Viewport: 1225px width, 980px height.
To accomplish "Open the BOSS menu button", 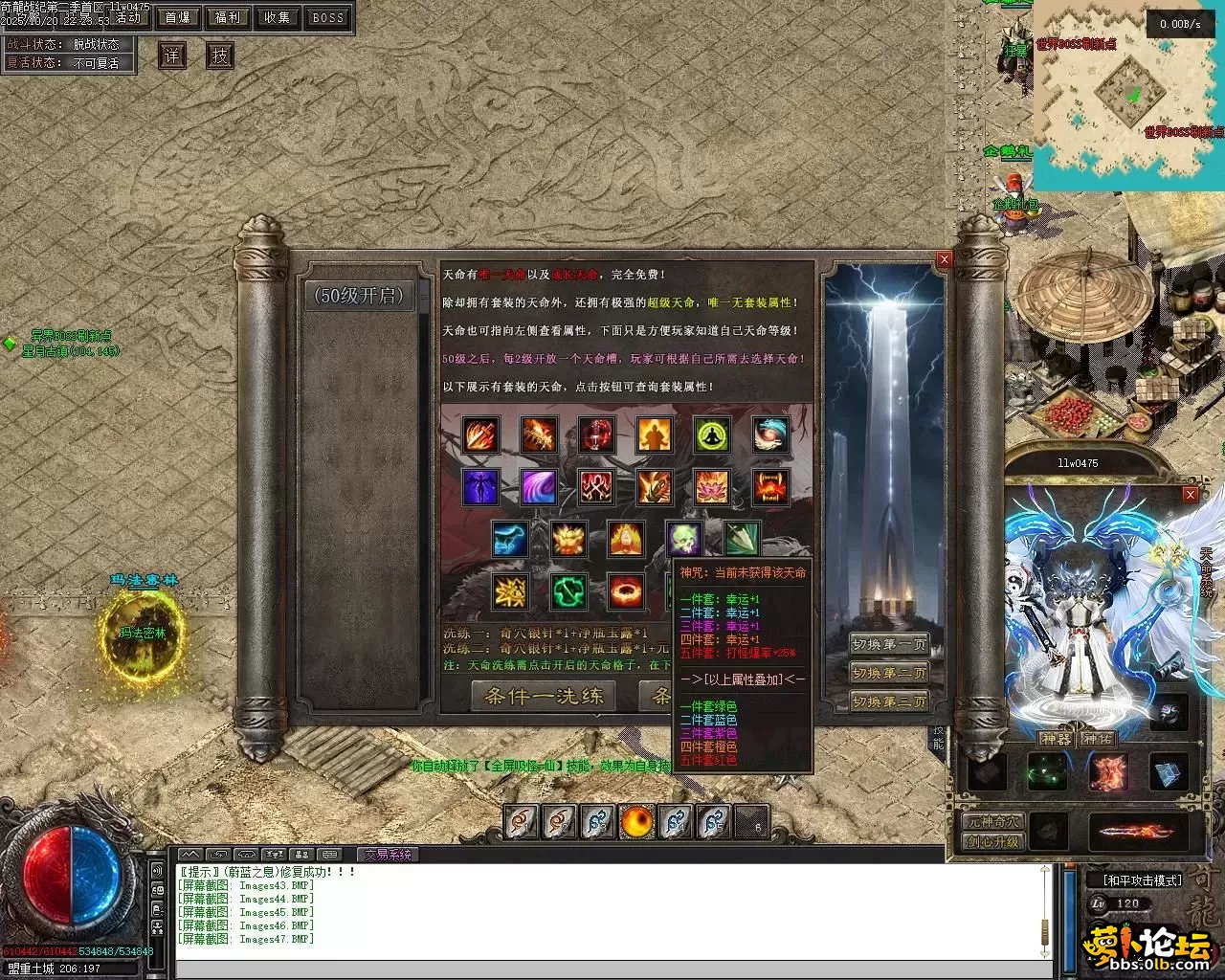I will tap(328, 17).
